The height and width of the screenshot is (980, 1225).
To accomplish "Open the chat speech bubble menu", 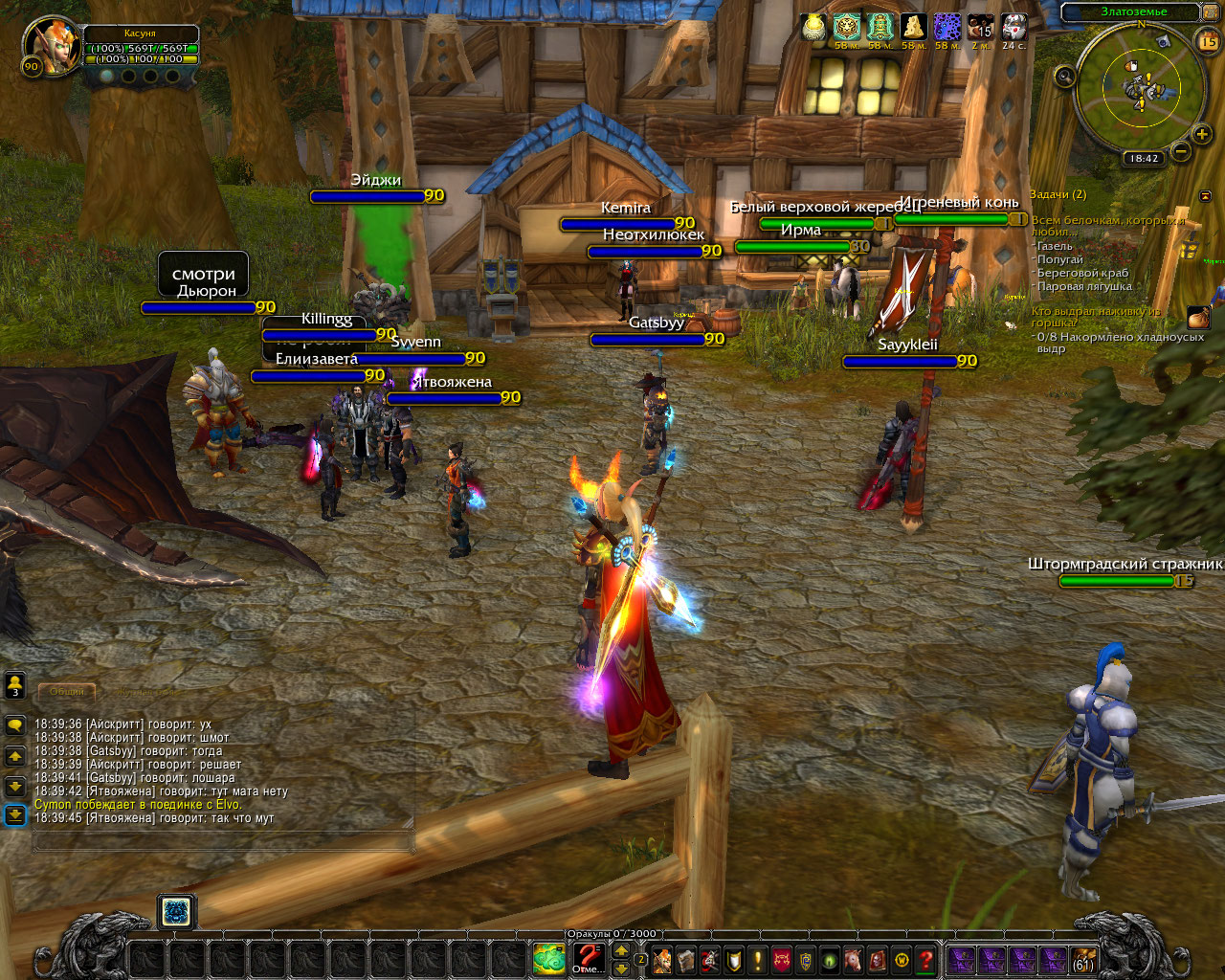I will (x=15, y=725).
